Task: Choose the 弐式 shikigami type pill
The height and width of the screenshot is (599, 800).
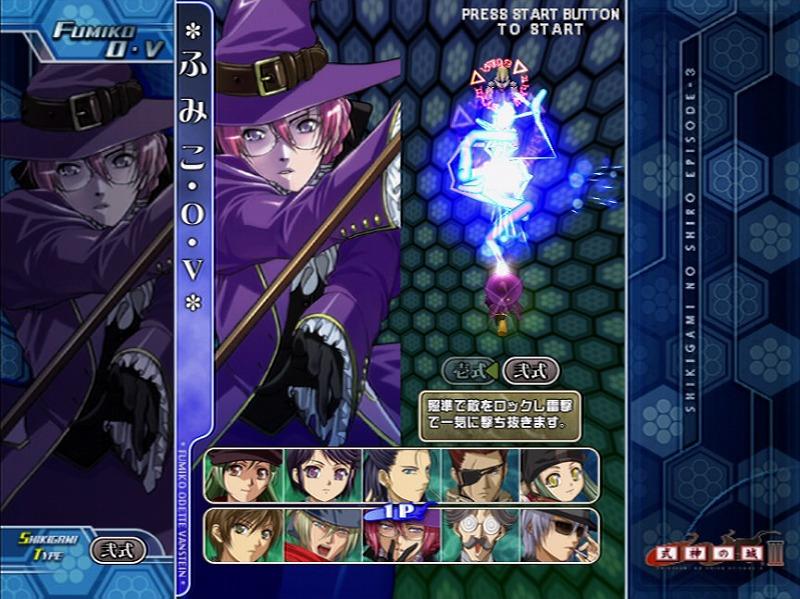Action: click(530, 370)
